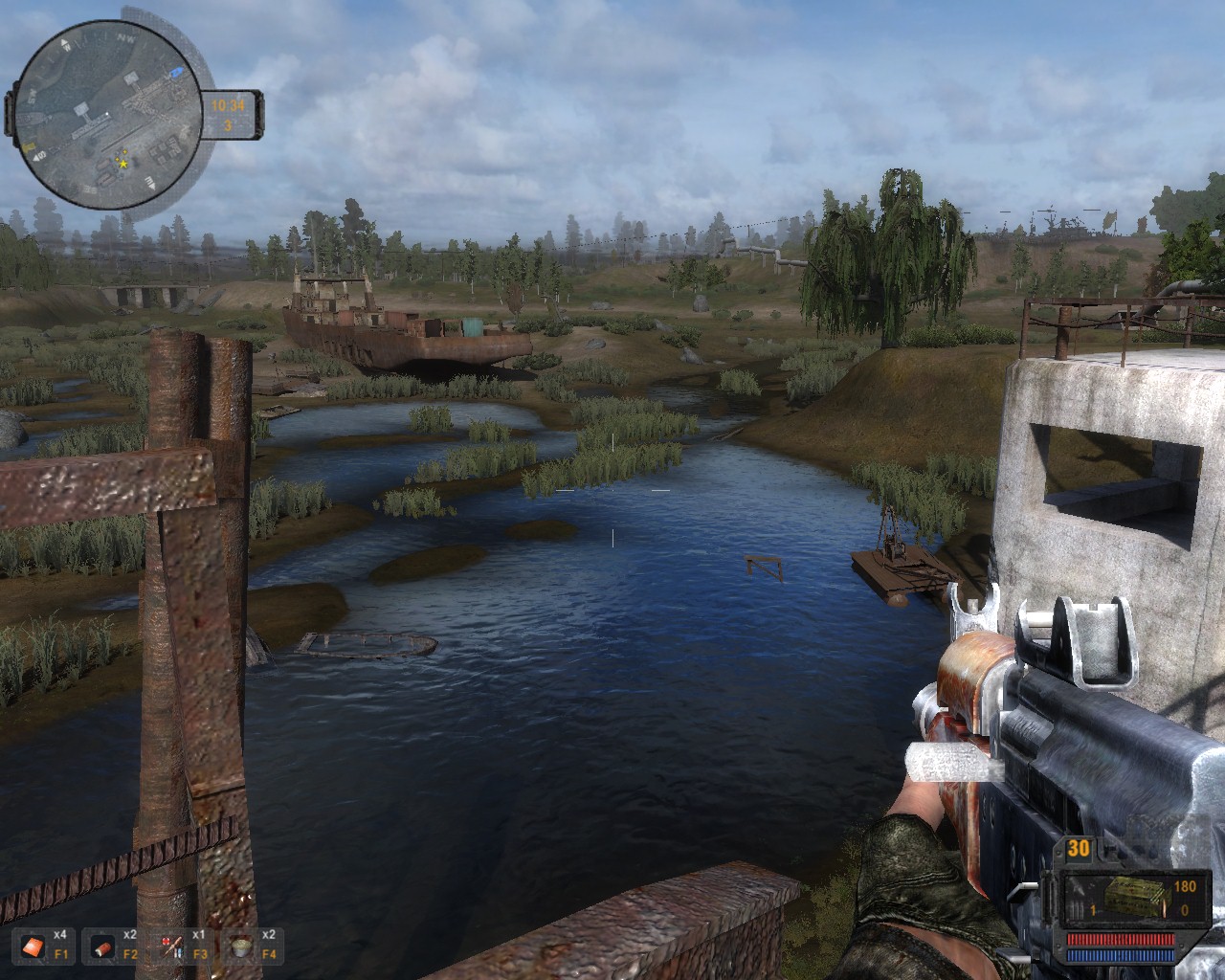The width and height of the screenshot is (1225, 980).
Task: Use the orange medkit in slot F1
Action: [34, 947]
